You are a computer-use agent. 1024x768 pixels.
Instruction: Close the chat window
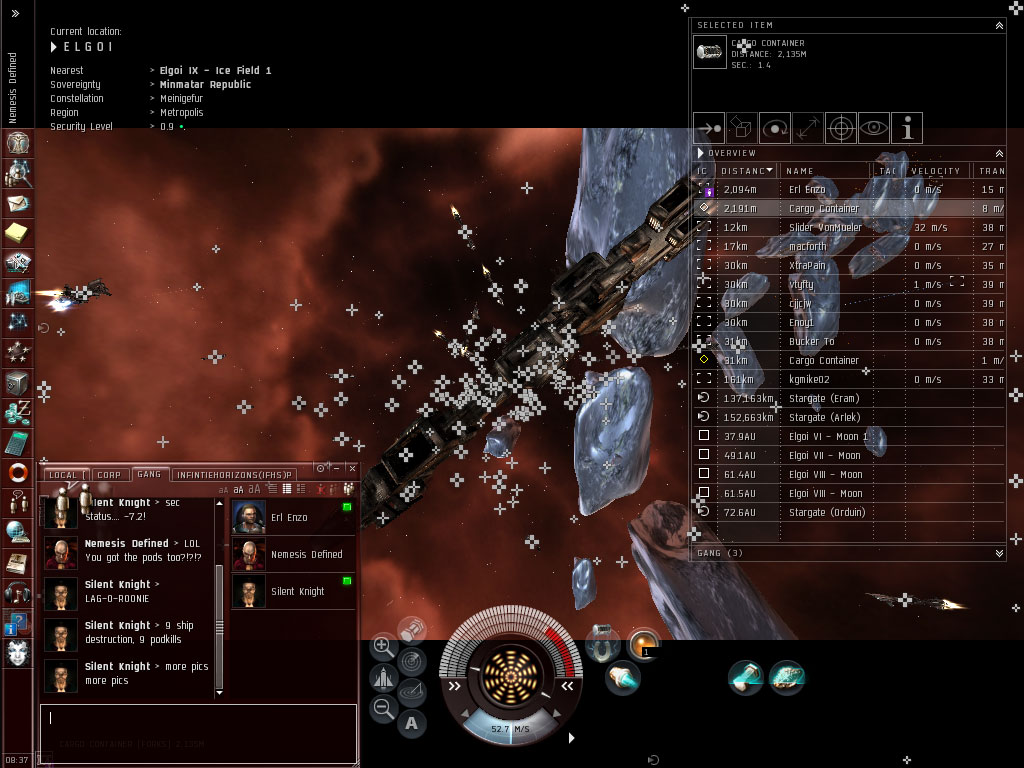(351, 467)
